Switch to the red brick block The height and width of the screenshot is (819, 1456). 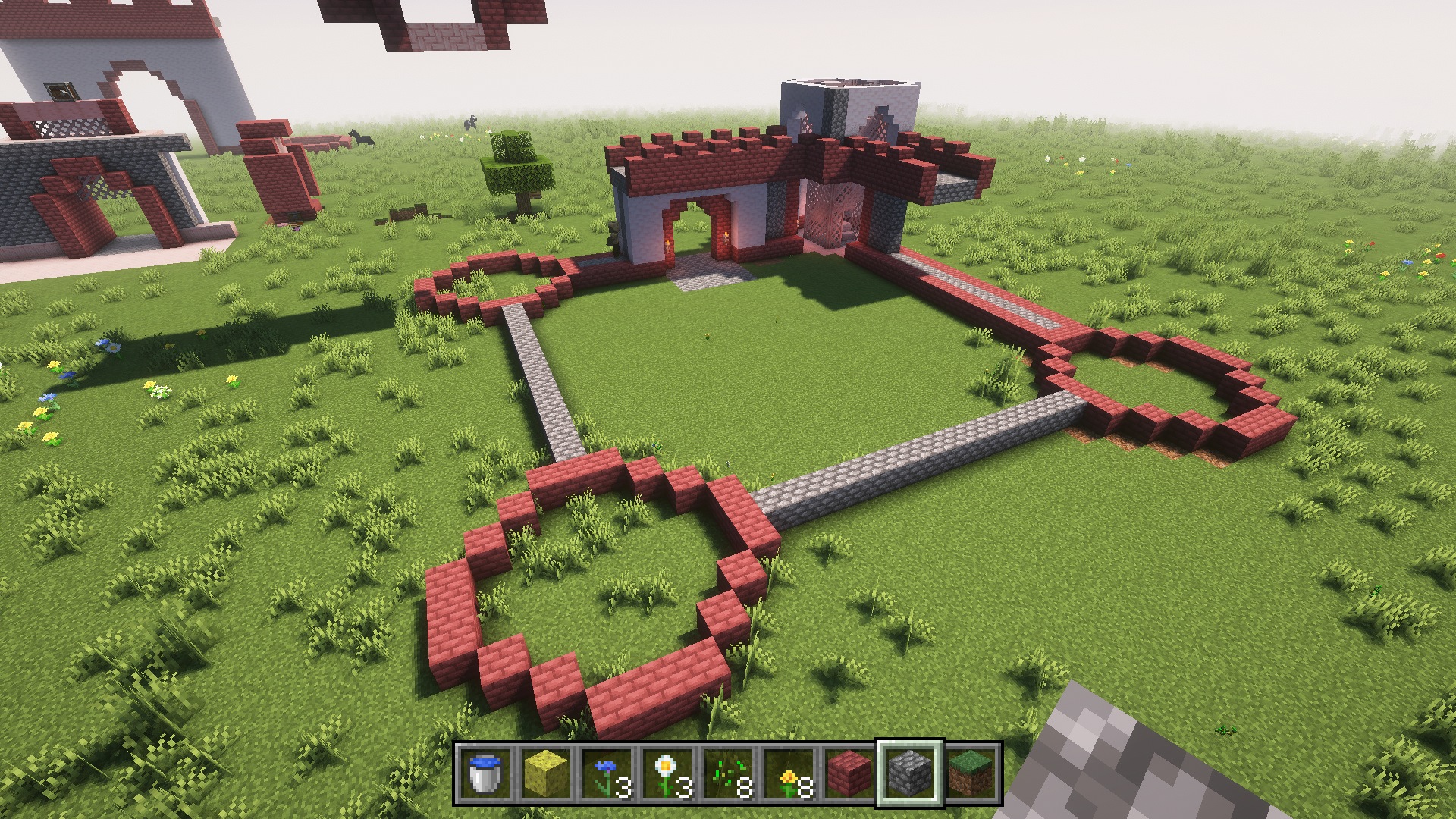(x=849, y=773)
